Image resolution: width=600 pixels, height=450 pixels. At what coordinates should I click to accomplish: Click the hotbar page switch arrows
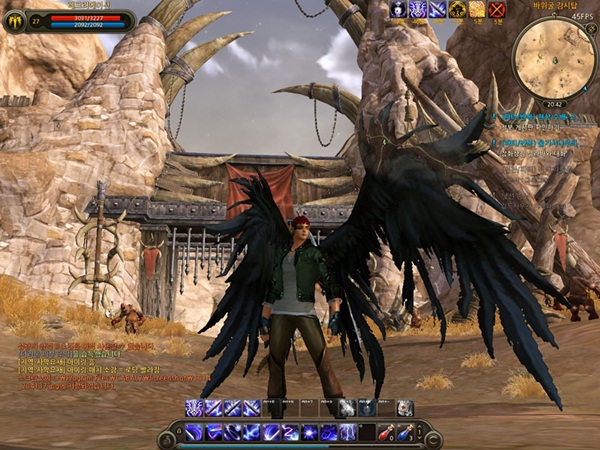click(x=419, y=432)
